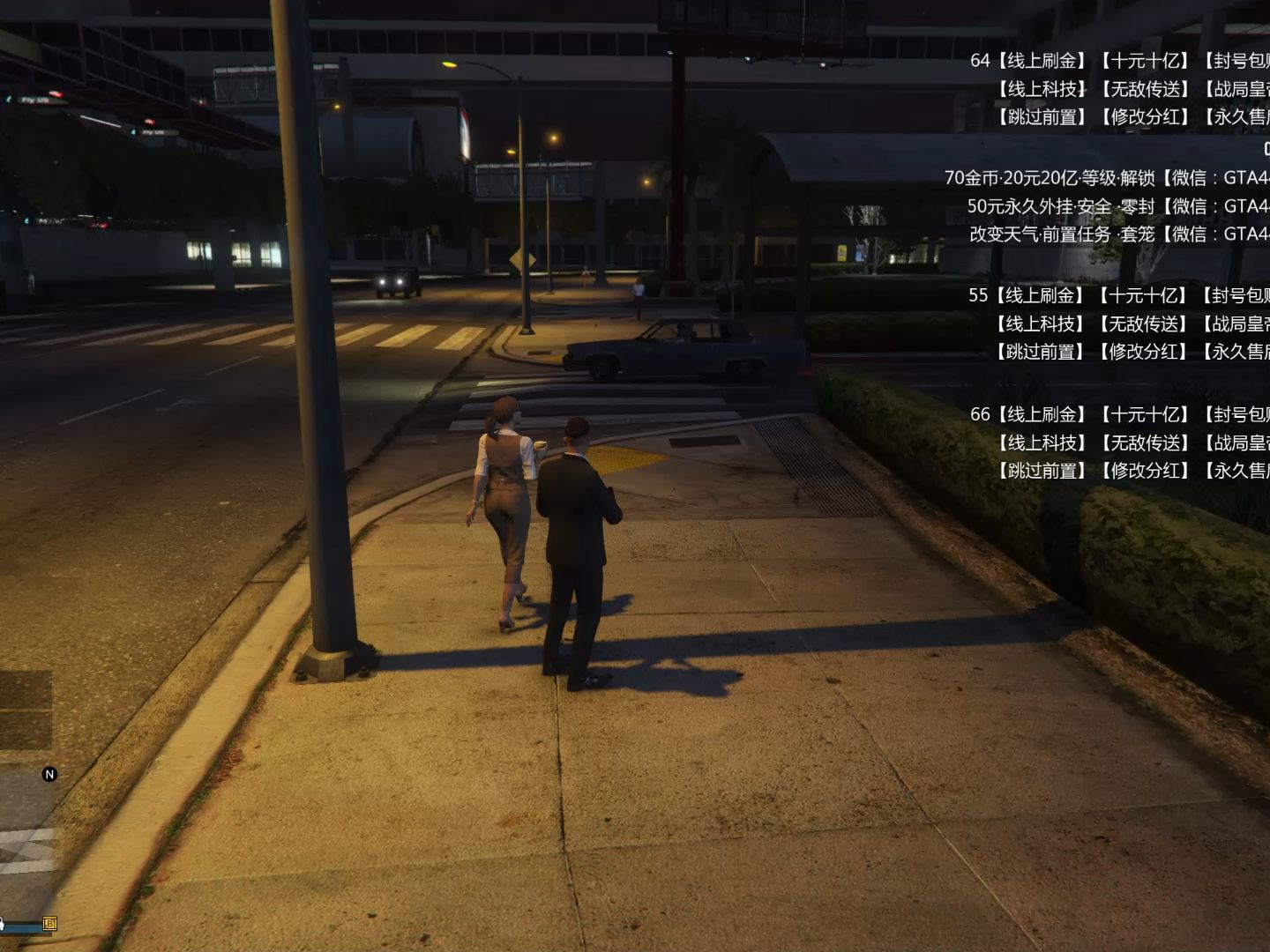
Task: Click the yellow square blip icon
Action: tap(49, 924)
